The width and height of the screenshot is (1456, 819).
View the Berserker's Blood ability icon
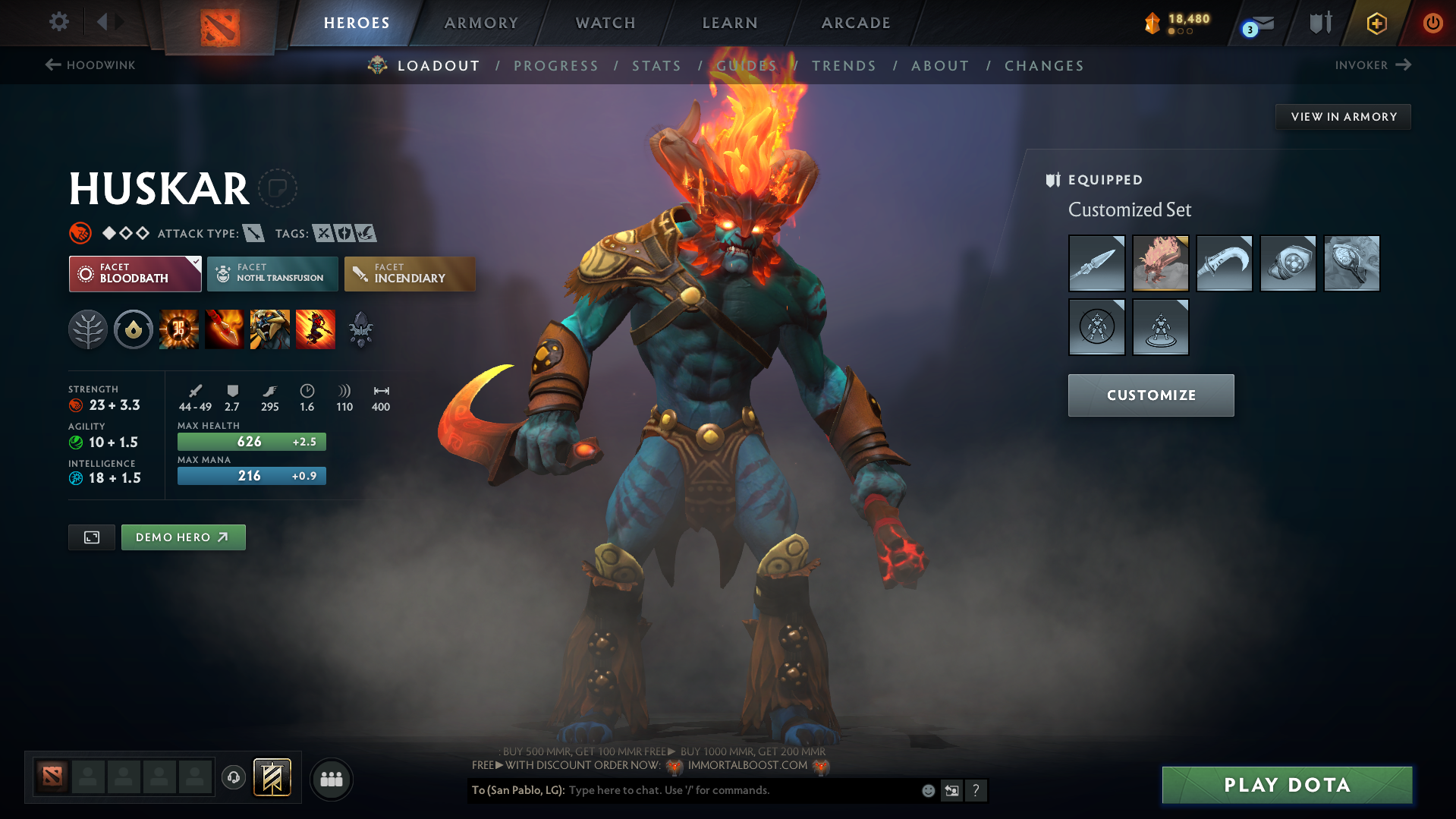(x=270, y=329)
